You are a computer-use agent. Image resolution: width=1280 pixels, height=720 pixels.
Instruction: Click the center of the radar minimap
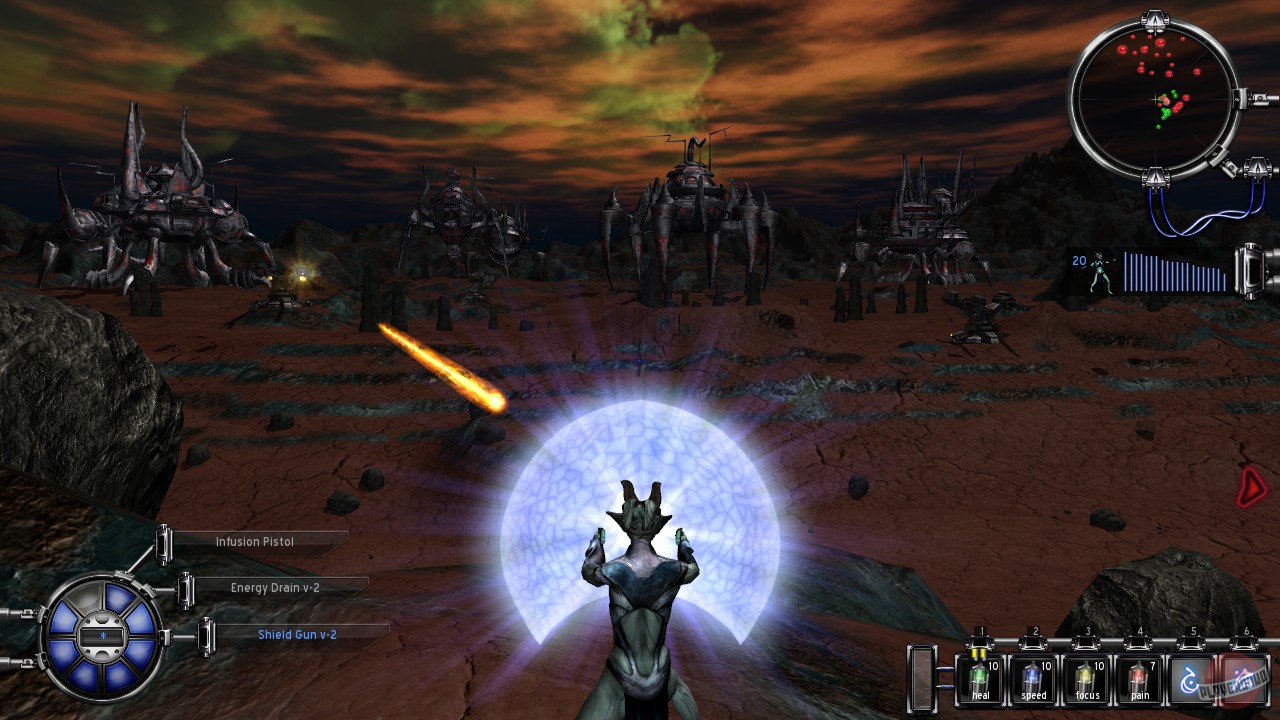tap(1155, 100)
